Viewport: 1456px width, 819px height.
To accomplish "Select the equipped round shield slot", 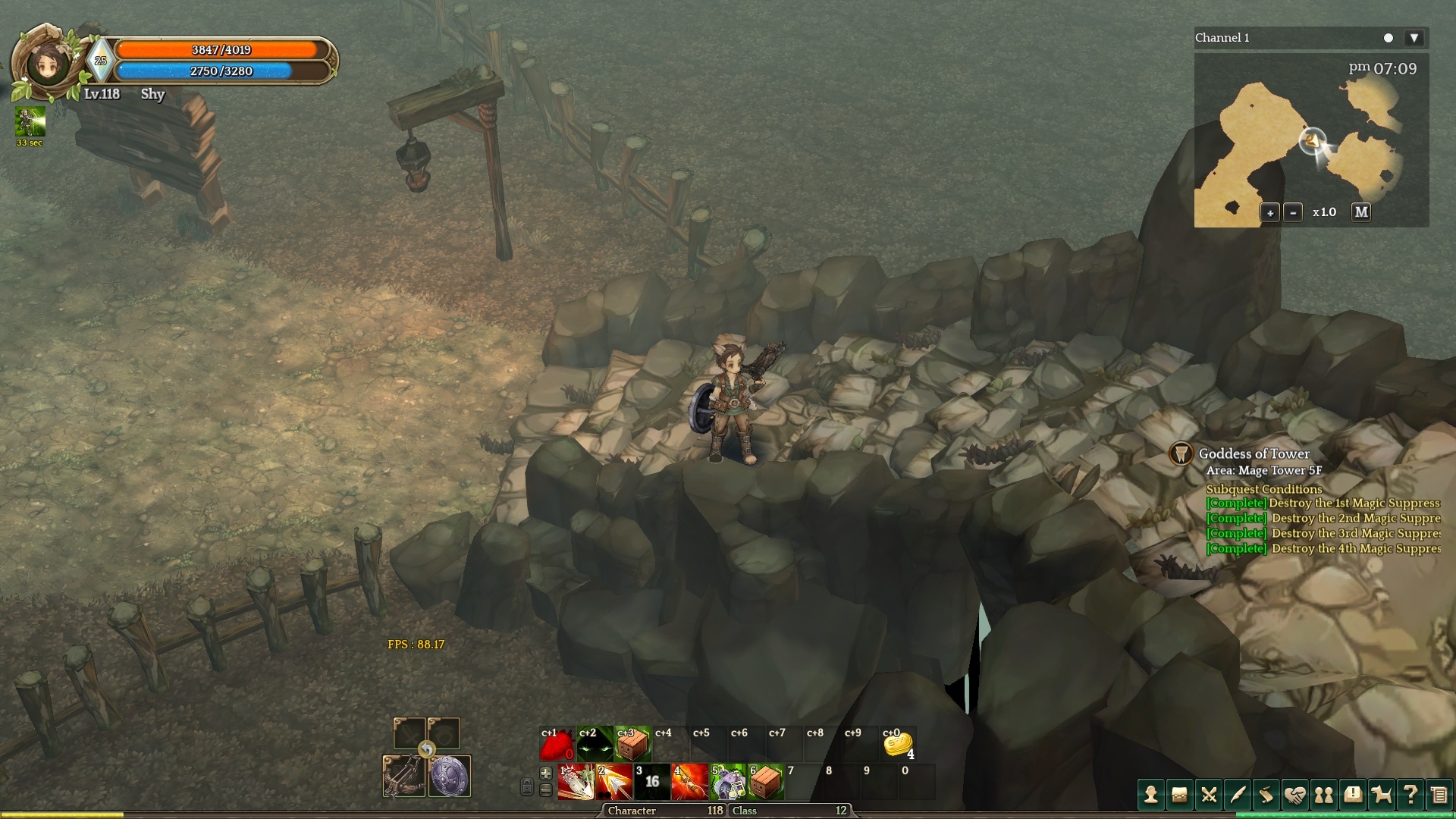I will (x=450, y=776).
